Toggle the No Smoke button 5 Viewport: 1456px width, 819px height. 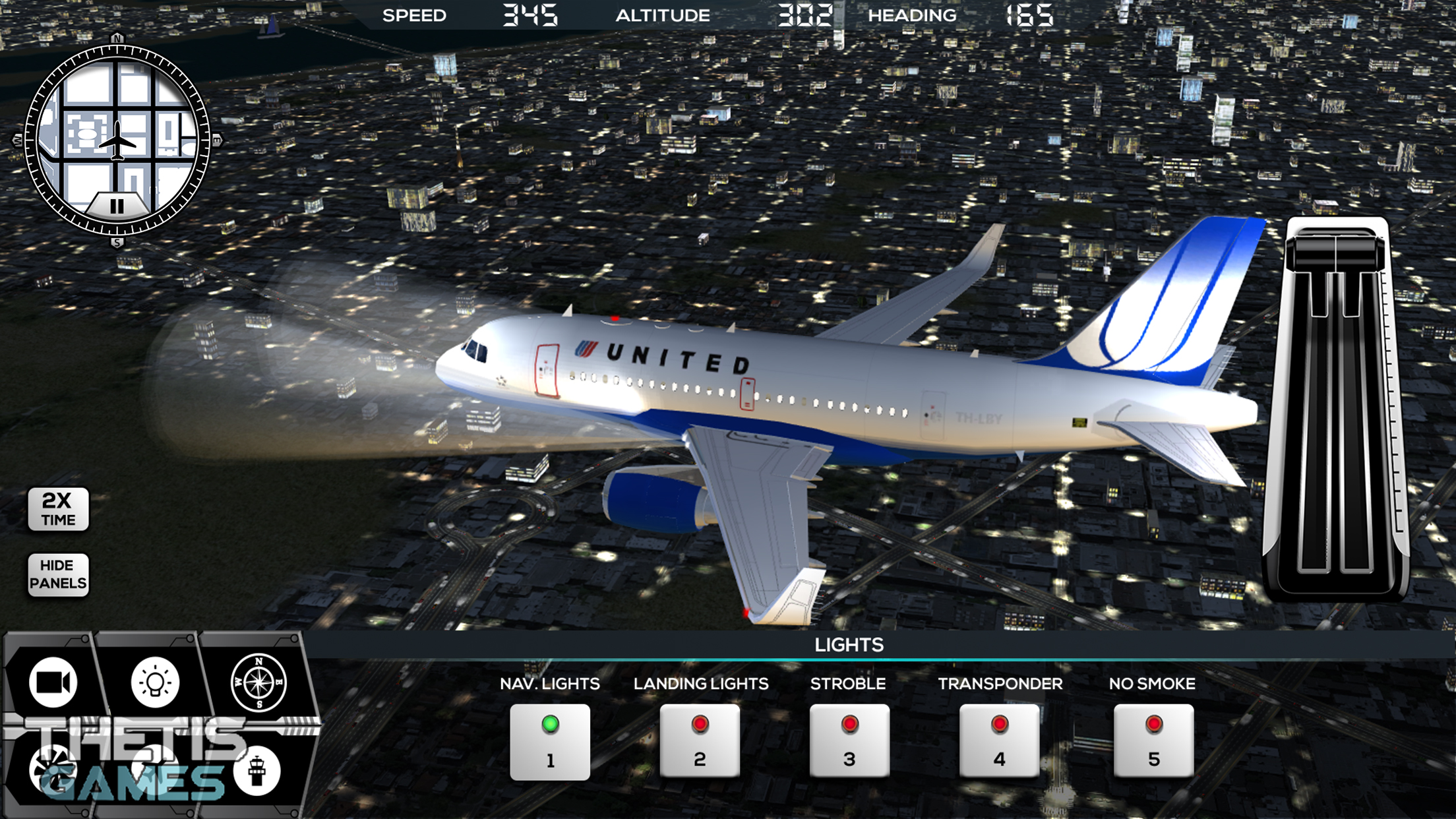tap(1153, 742)
